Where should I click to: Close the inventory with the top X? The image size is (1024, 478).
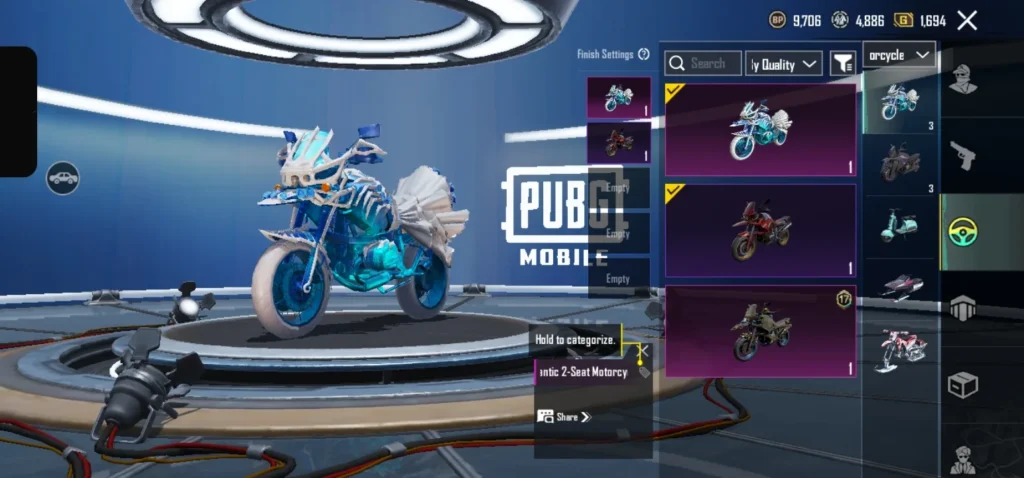[x=967, y=20]
